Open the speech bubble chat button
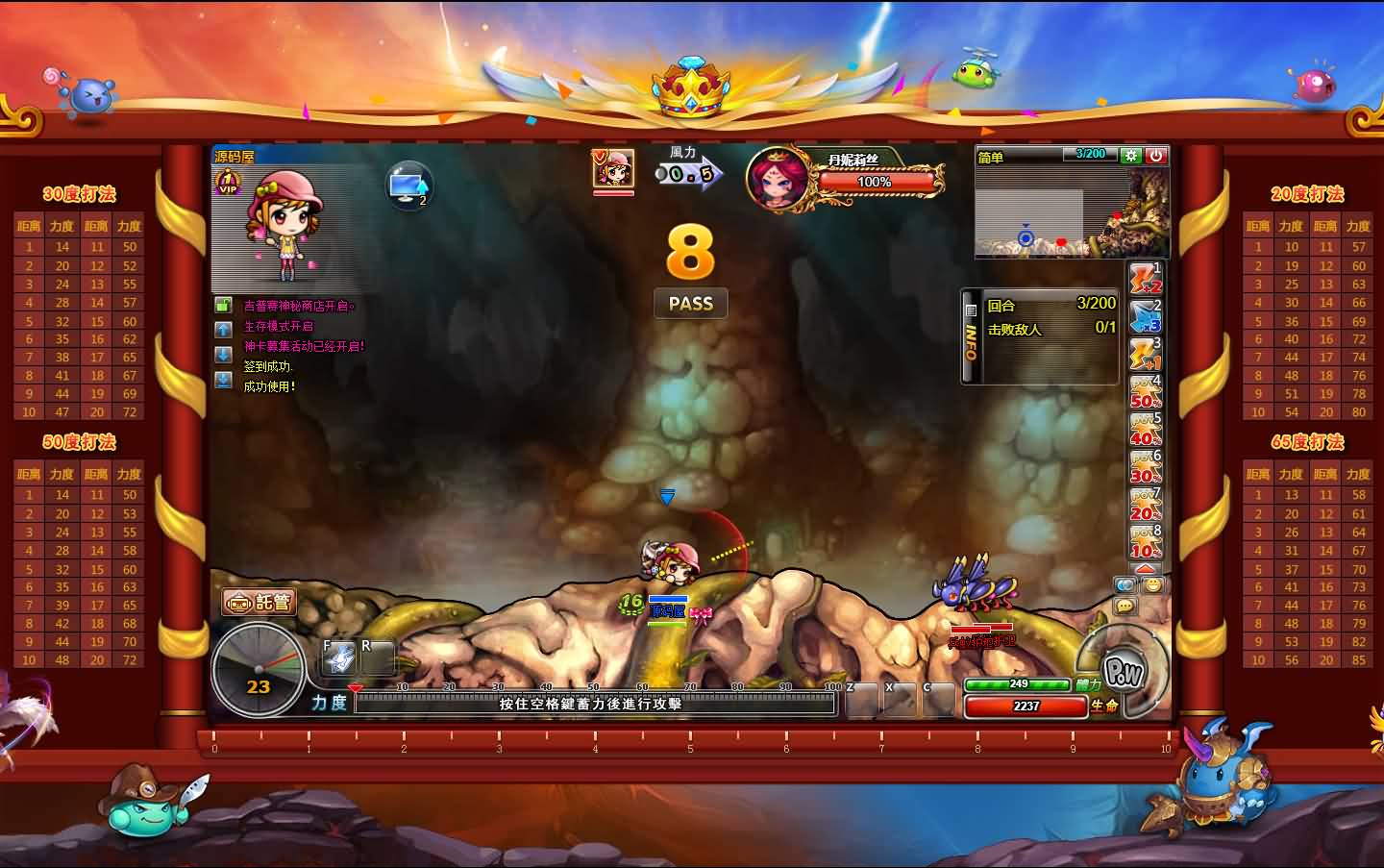1384x868 pixels. (x=1124, y=607)
